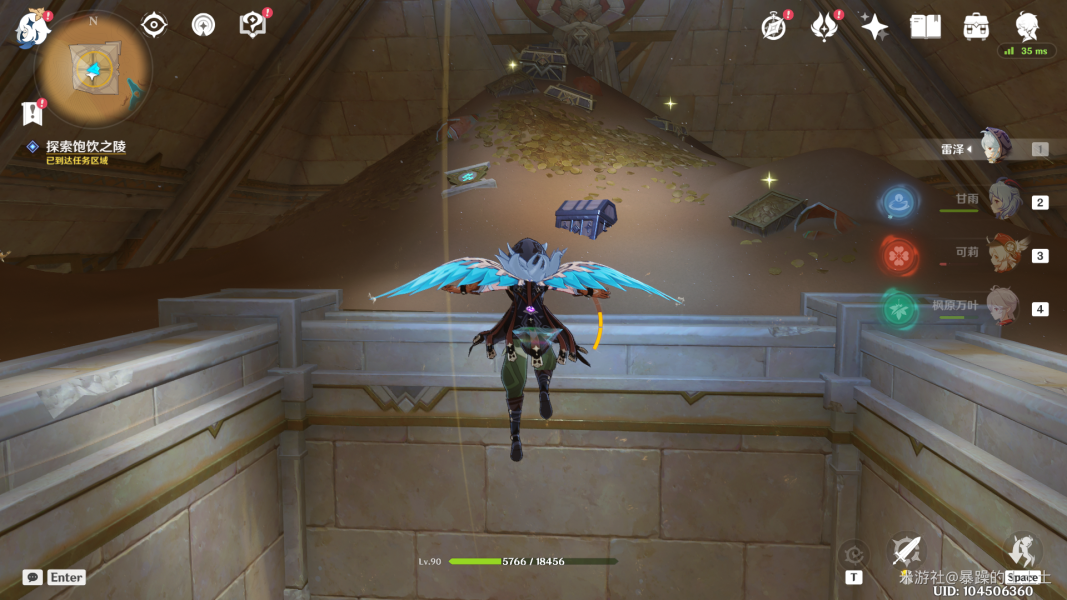Switch to party member 可莉
This screenshot has height=600, width=1067.
click(1001, 254)
